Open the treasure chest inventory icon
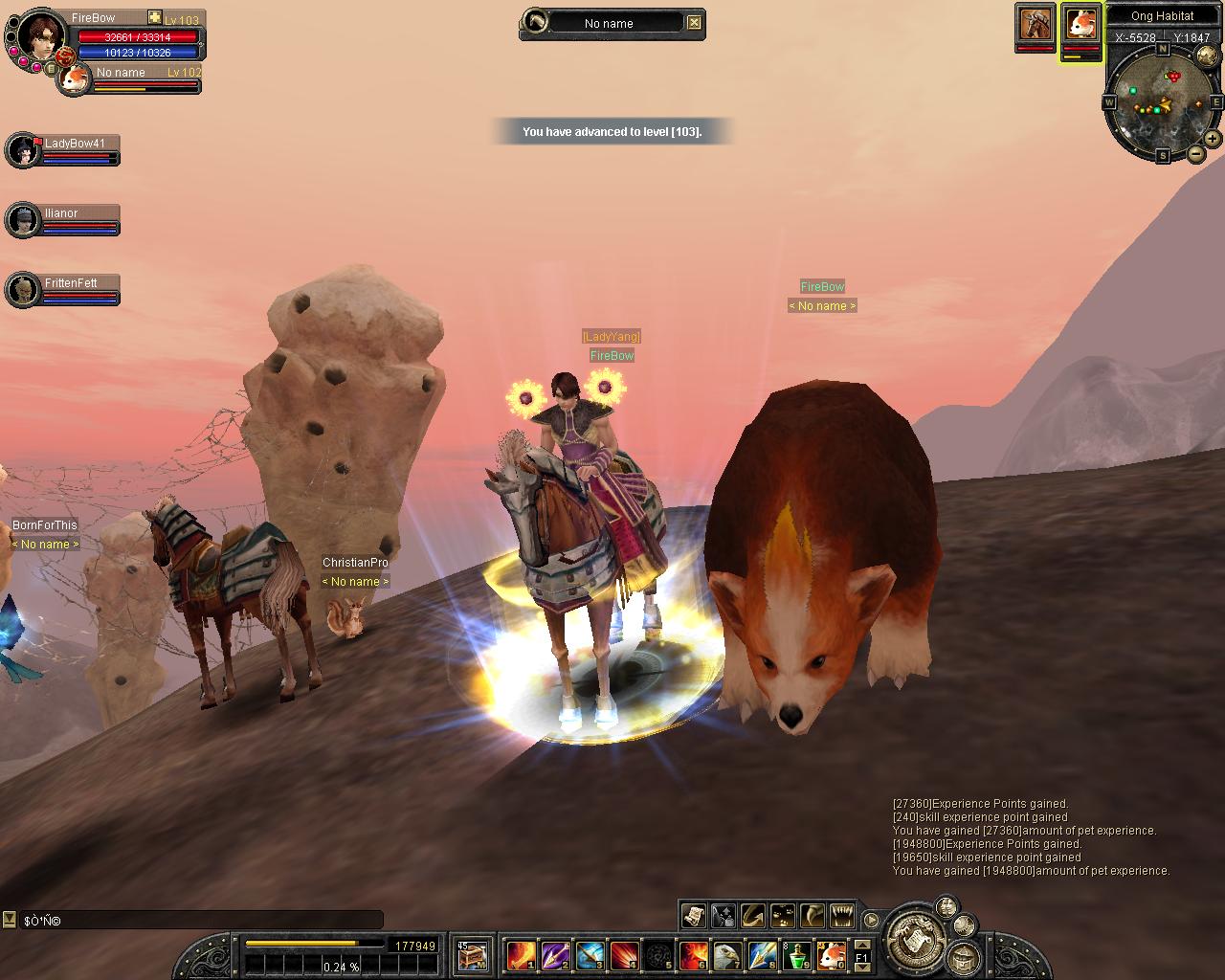 point(471,955)
